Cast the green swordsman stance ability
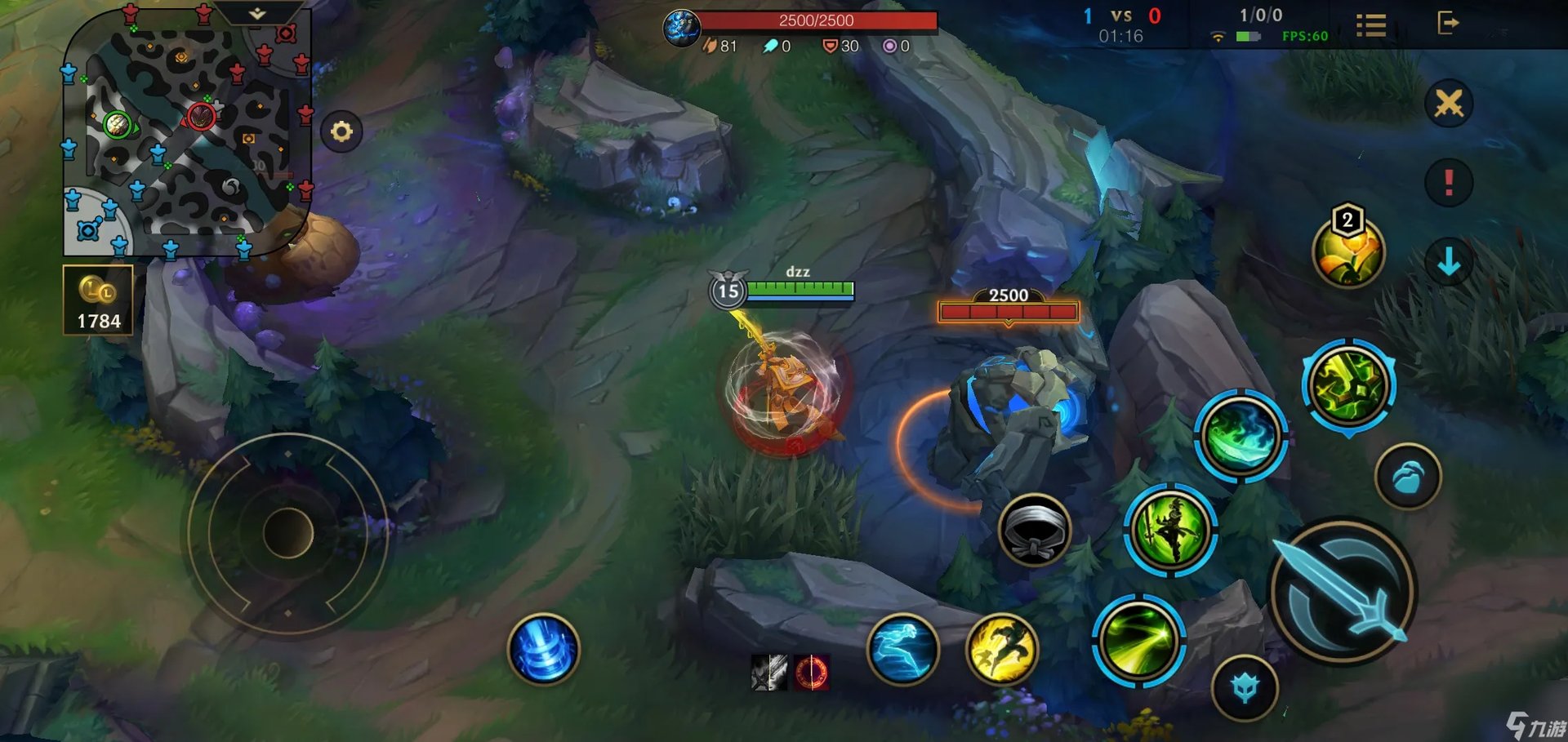Image resolution: width=1568 pixels, height=742 pixels. [1170, 530]
